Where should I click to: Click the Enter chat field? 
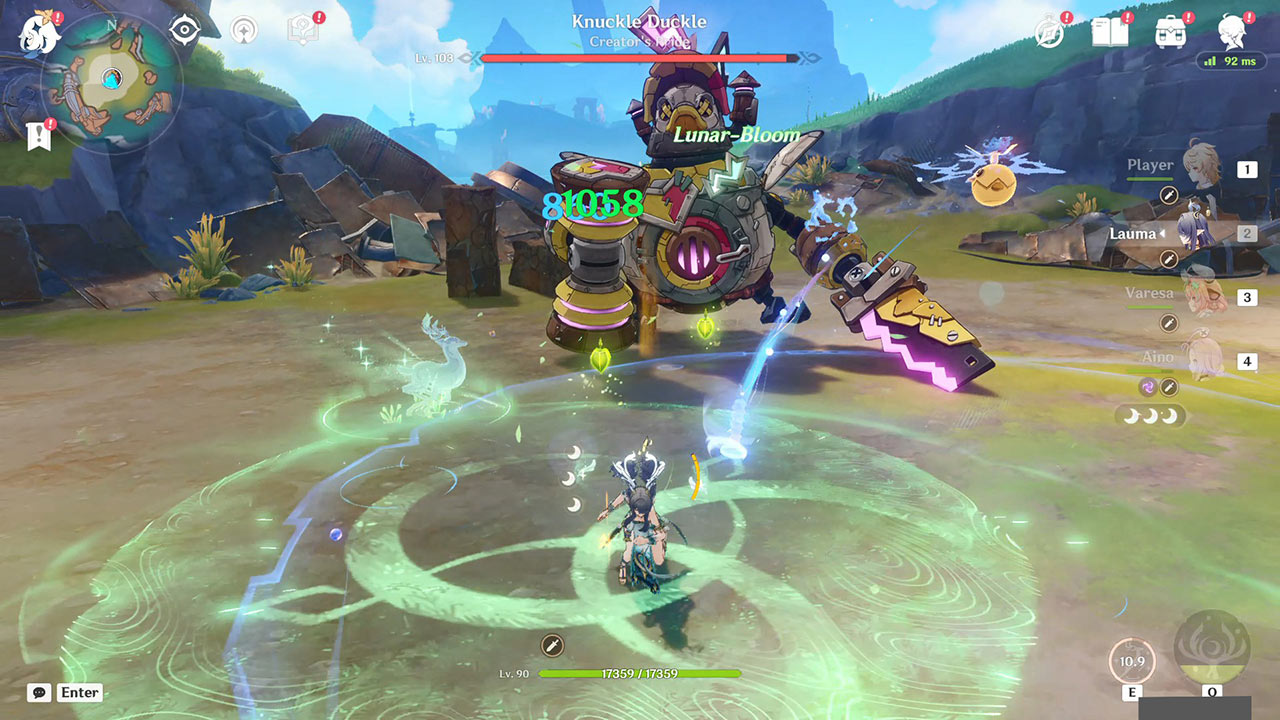80,692
